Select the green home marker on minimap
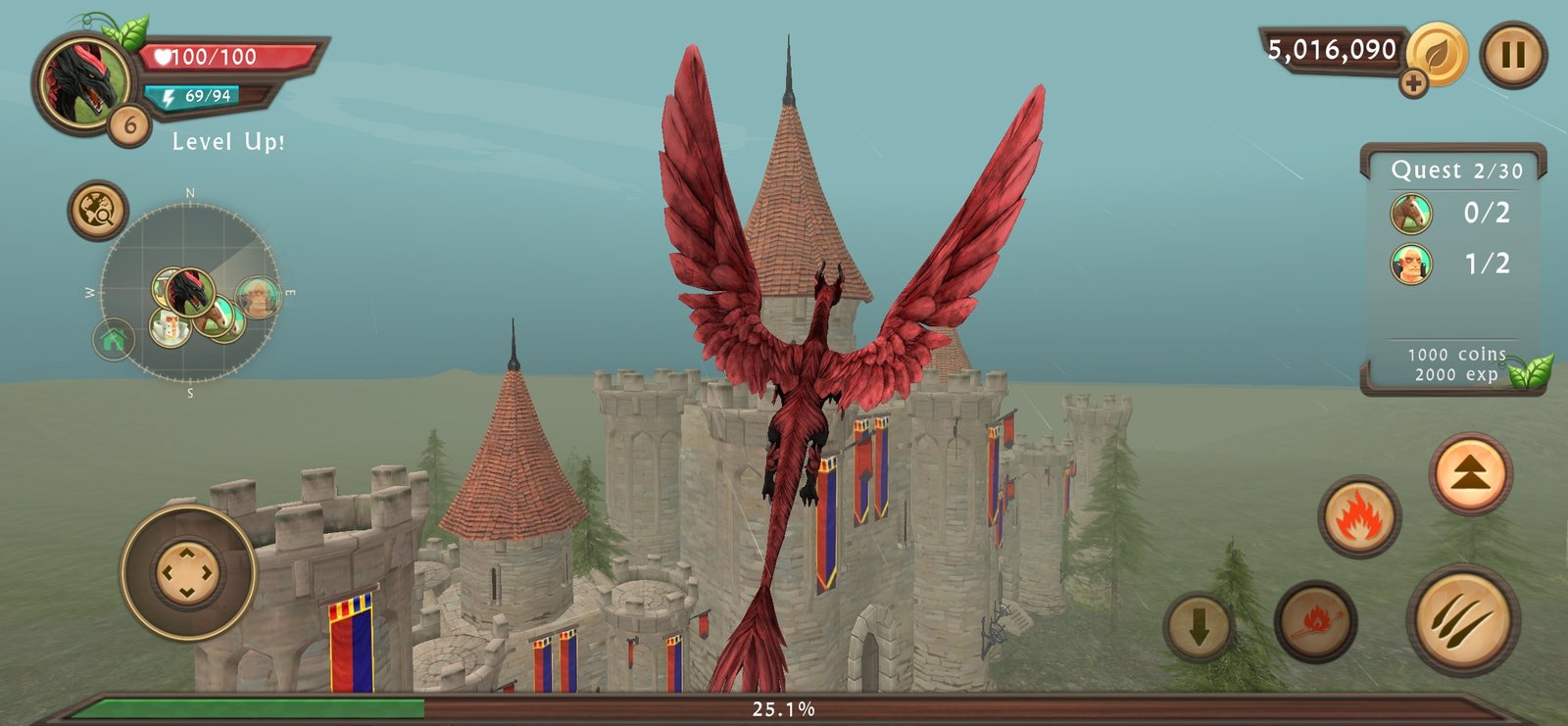 tap(114, 341)
